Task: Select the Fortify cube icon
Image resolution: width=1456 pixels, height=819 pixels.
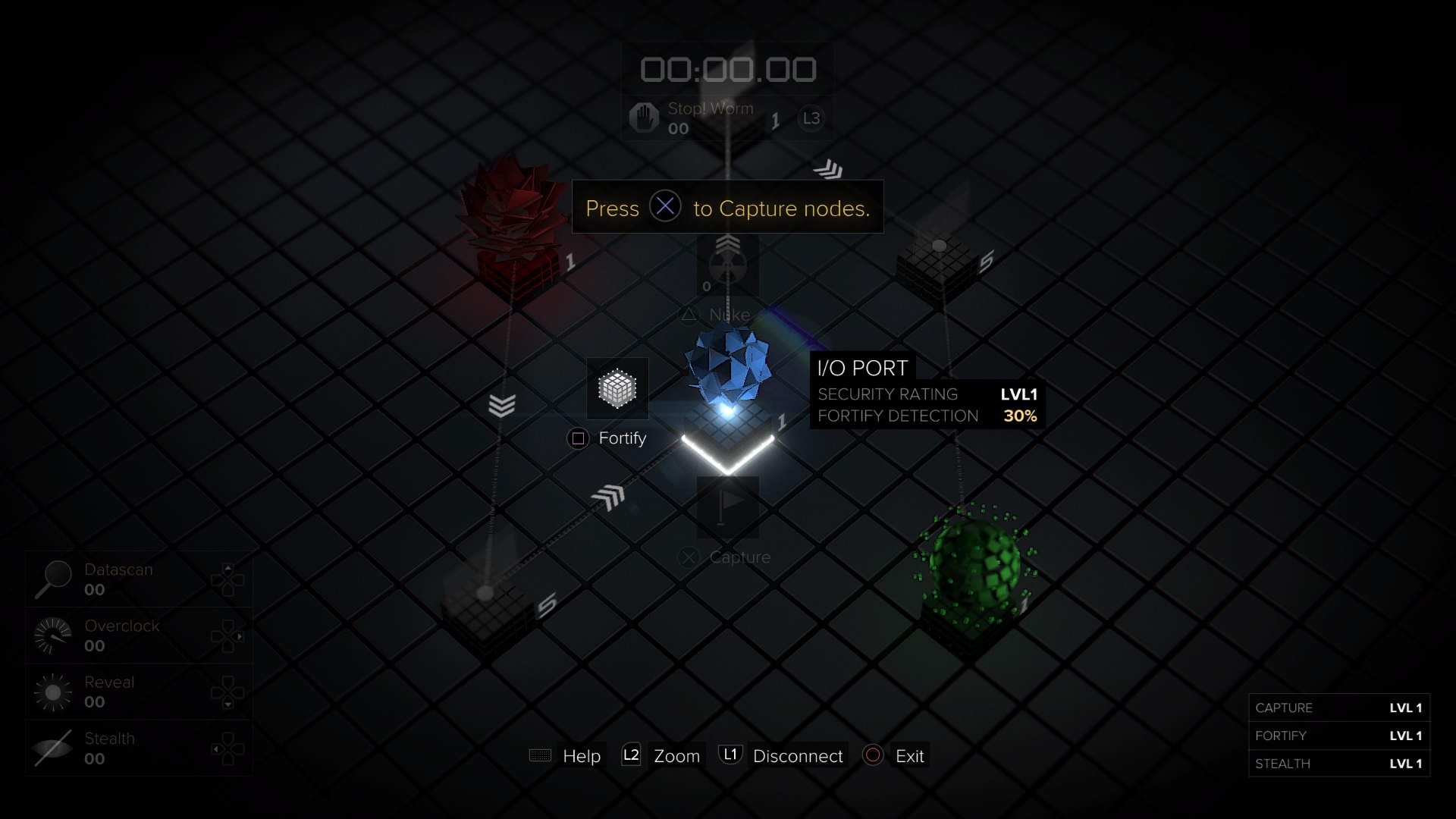Action: pos(617,389)
